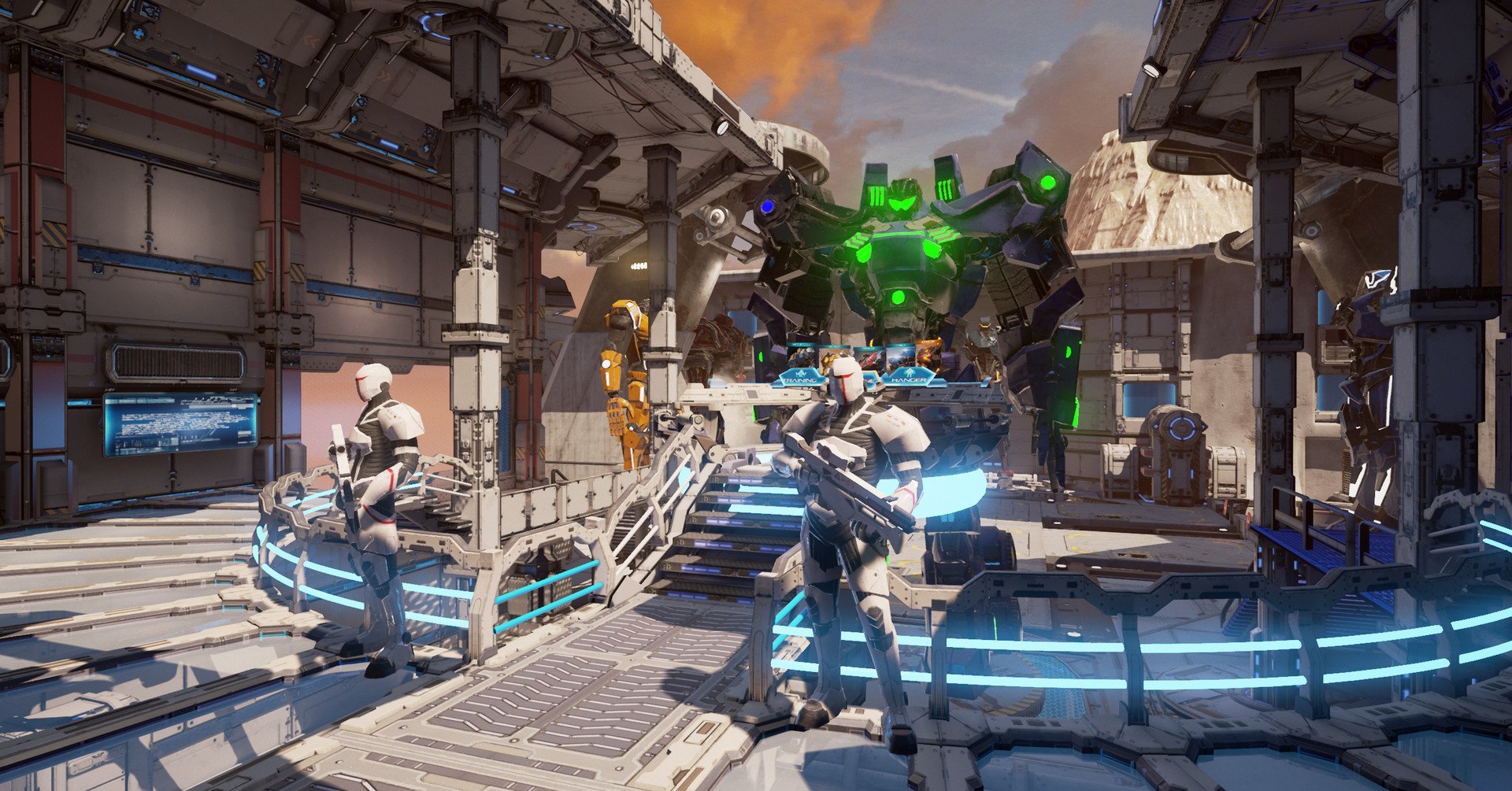Screen dimensions: 1512x791
Task: Choose the orange-framed mech card
Action: coord(928,354)
